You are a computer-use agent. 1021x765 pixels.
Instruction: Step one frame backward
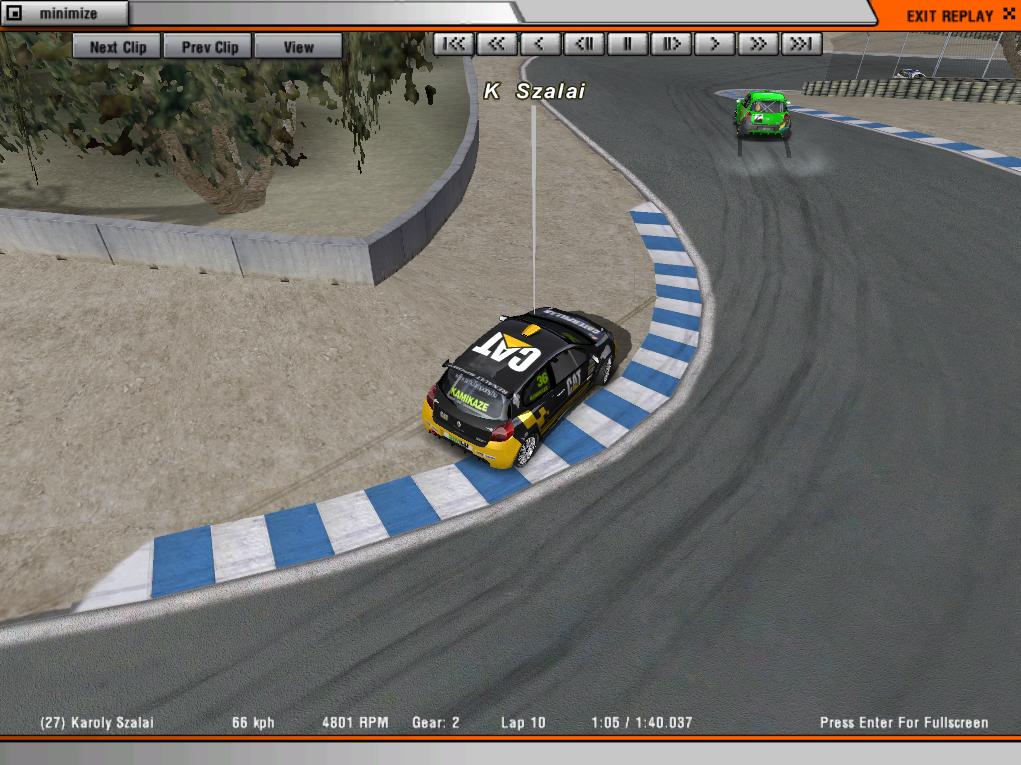584,44
